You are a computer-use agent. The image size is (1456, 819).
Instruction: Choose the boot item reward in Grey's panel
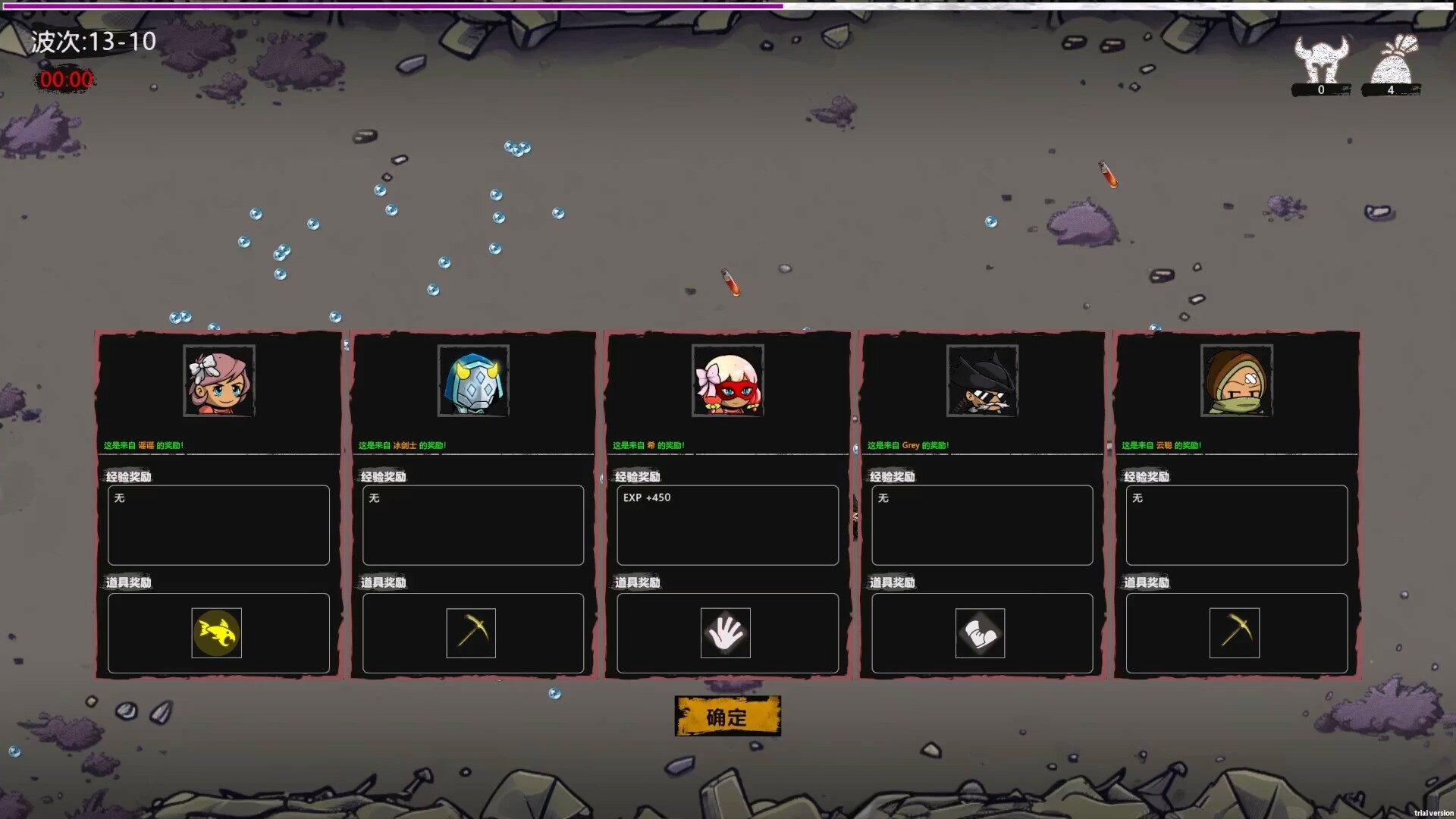coord(981,633)
